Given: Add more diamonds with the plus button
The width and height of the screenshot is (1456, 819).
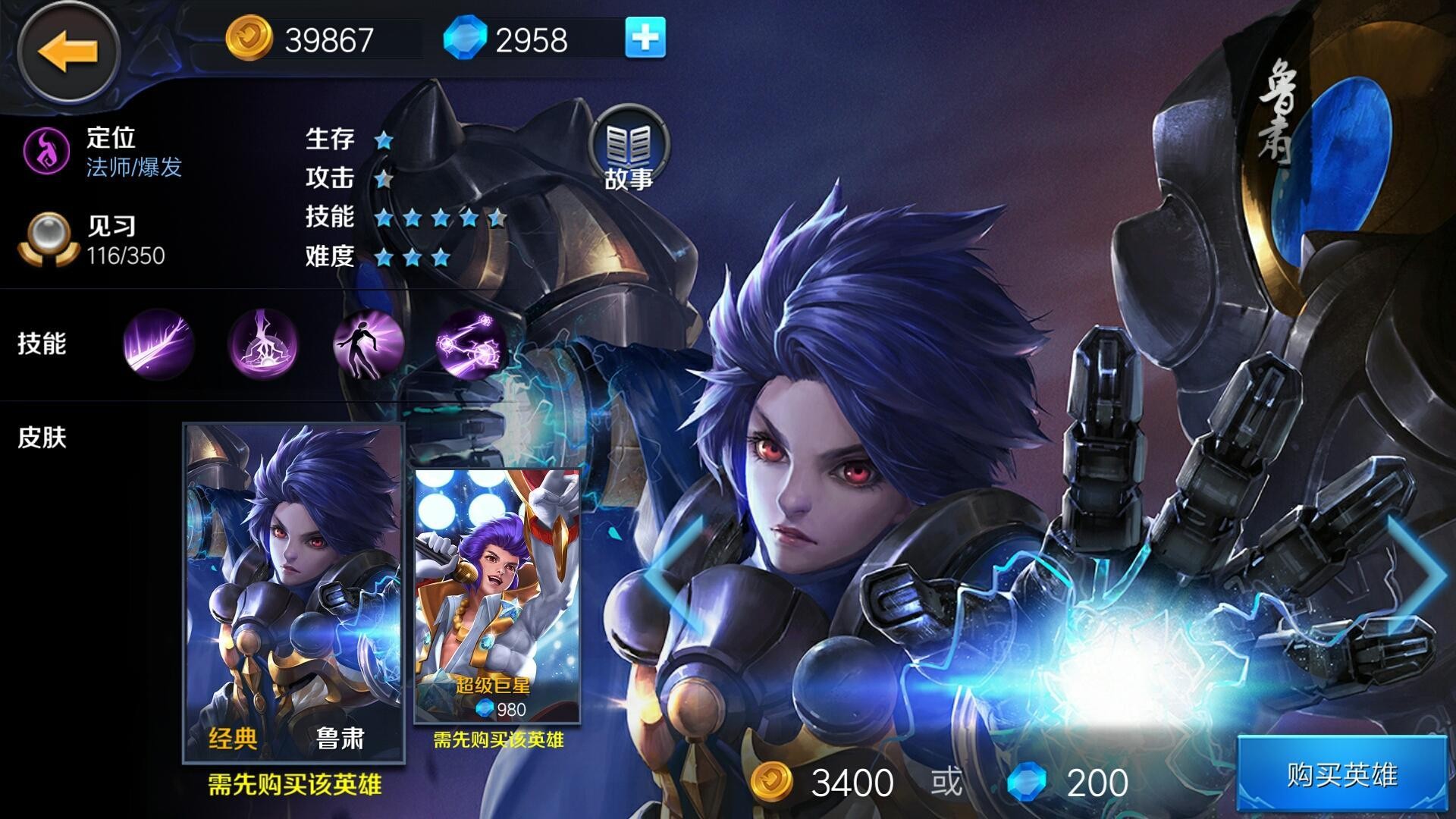Looking at the screenshot, I should [645, 38].
